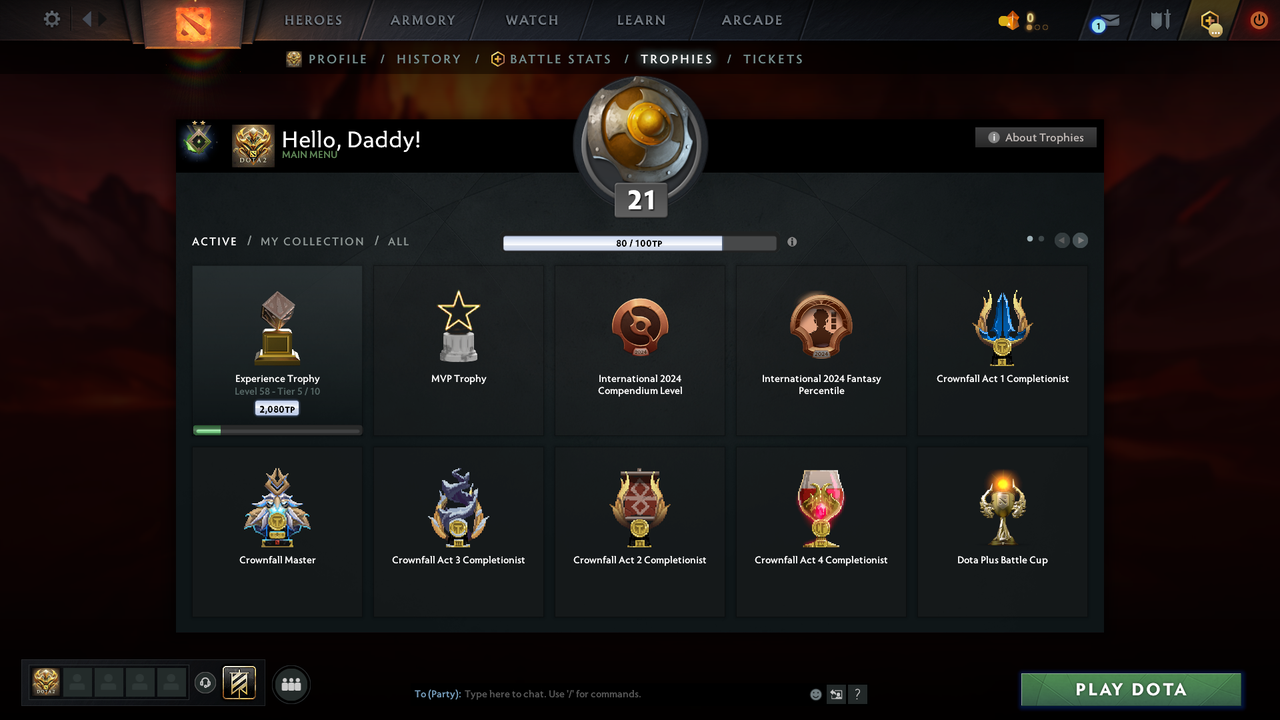Select the ACTIVE trophies filter

coord(214,241)
